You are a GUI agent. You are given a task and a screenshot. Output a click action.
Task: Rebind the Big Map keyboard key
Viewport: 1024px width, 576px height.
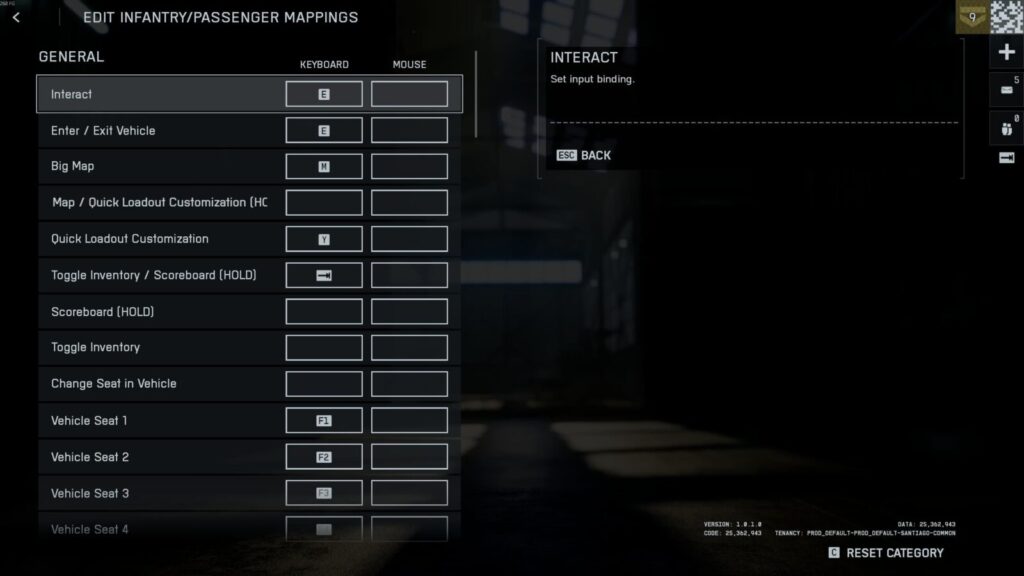324,167
